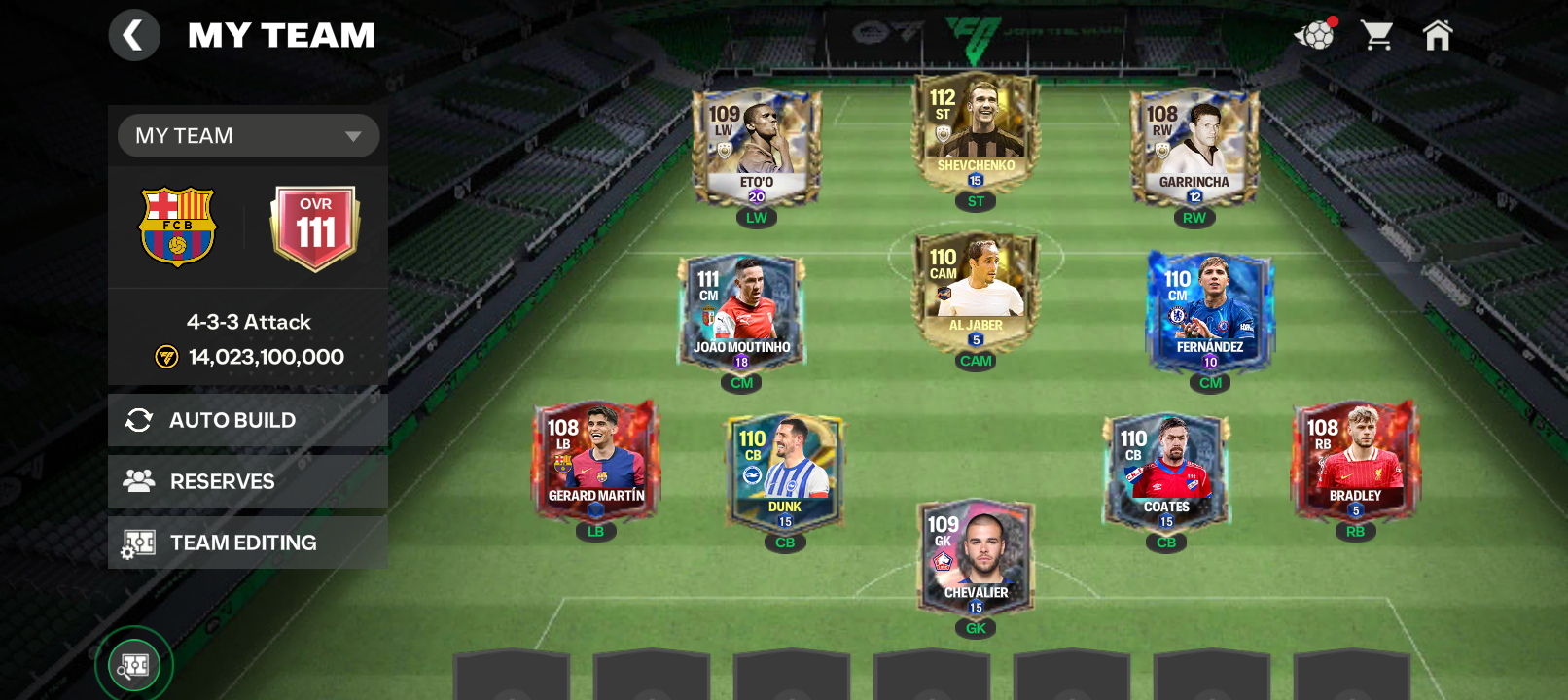Select Fernández CM player card

tap(1210, 313)
